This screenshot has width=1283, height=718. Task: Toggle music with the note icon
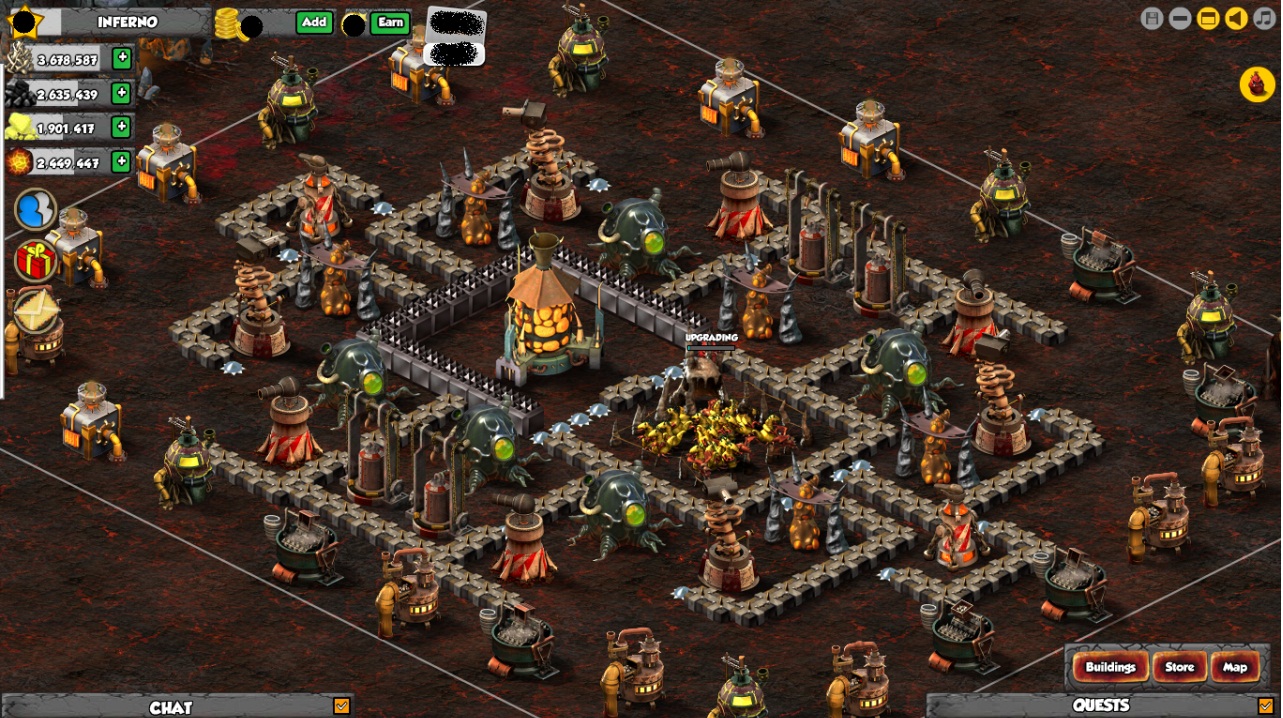[x=1264, y=18]
